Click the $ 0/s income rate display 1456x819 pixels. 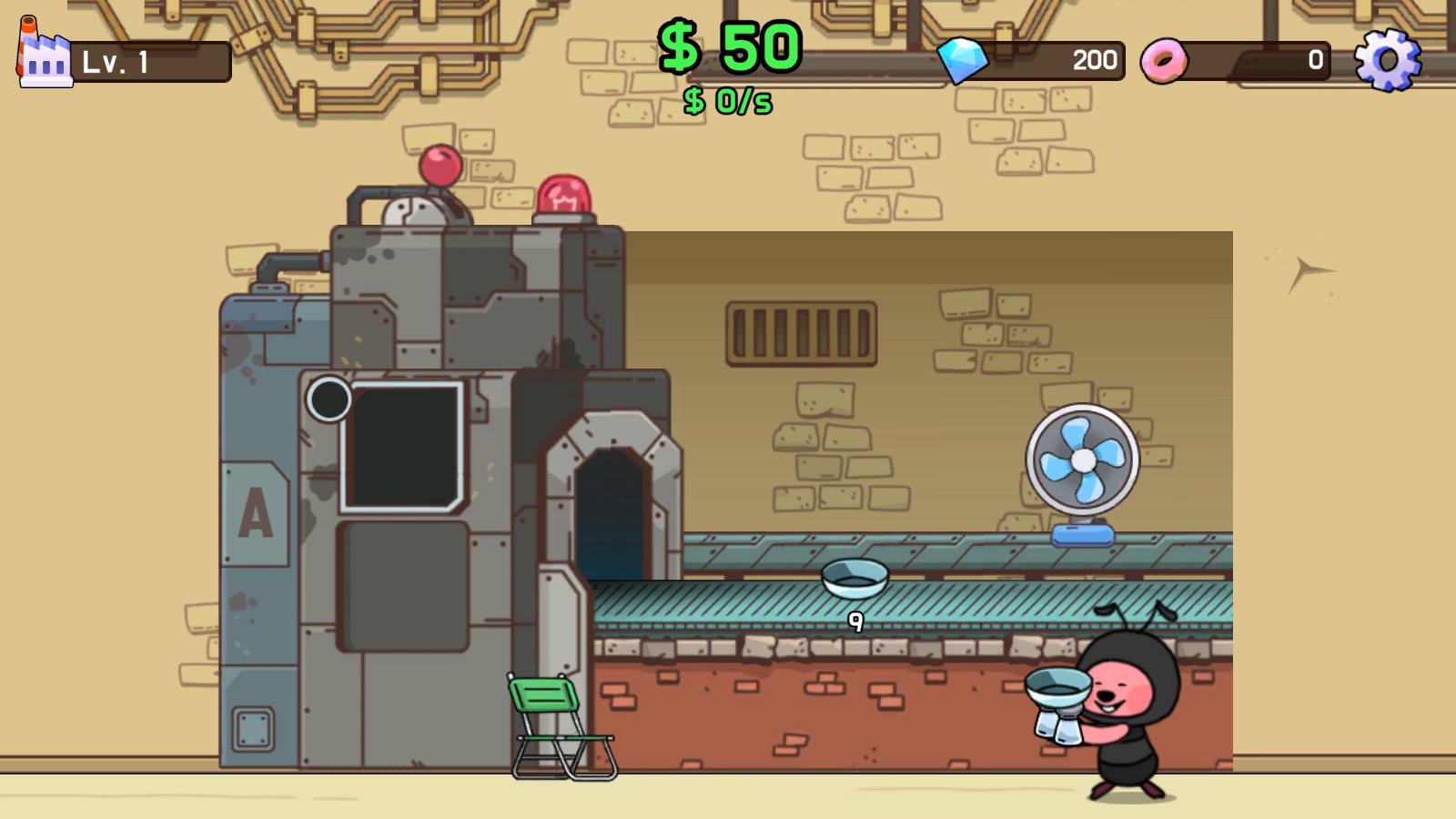(x=726, y=103)
